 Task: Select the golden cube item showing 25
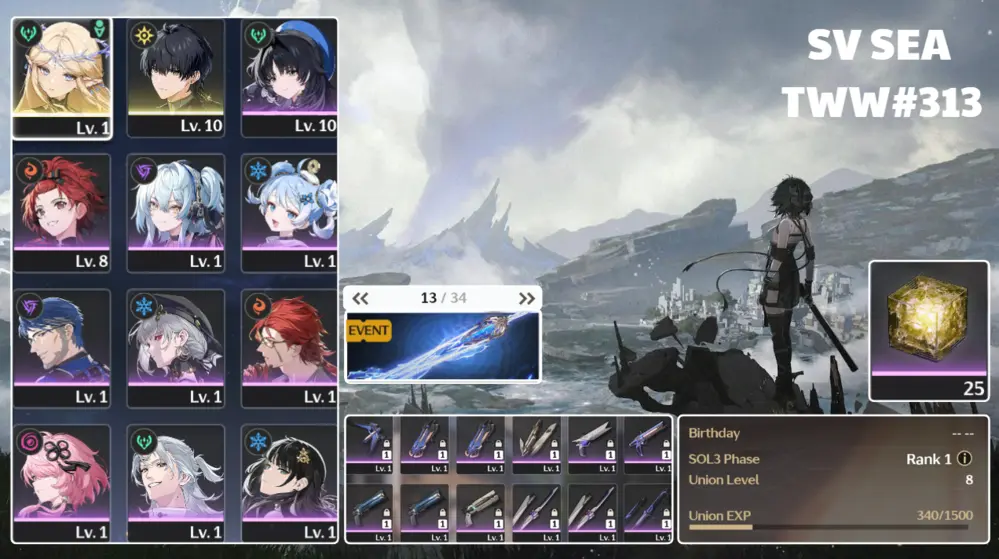[x=929, y=330]
